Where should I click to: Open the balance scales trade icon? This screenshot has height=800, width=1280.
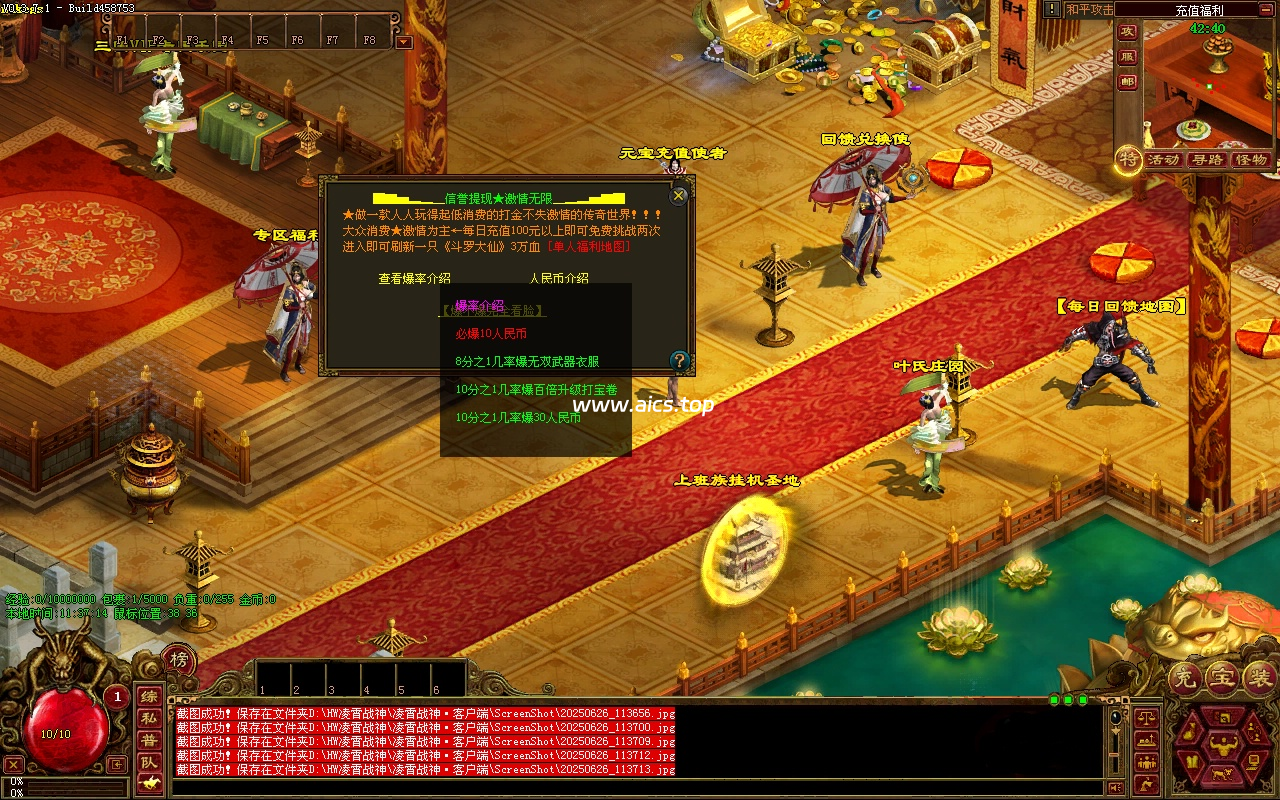(1148, 718)
